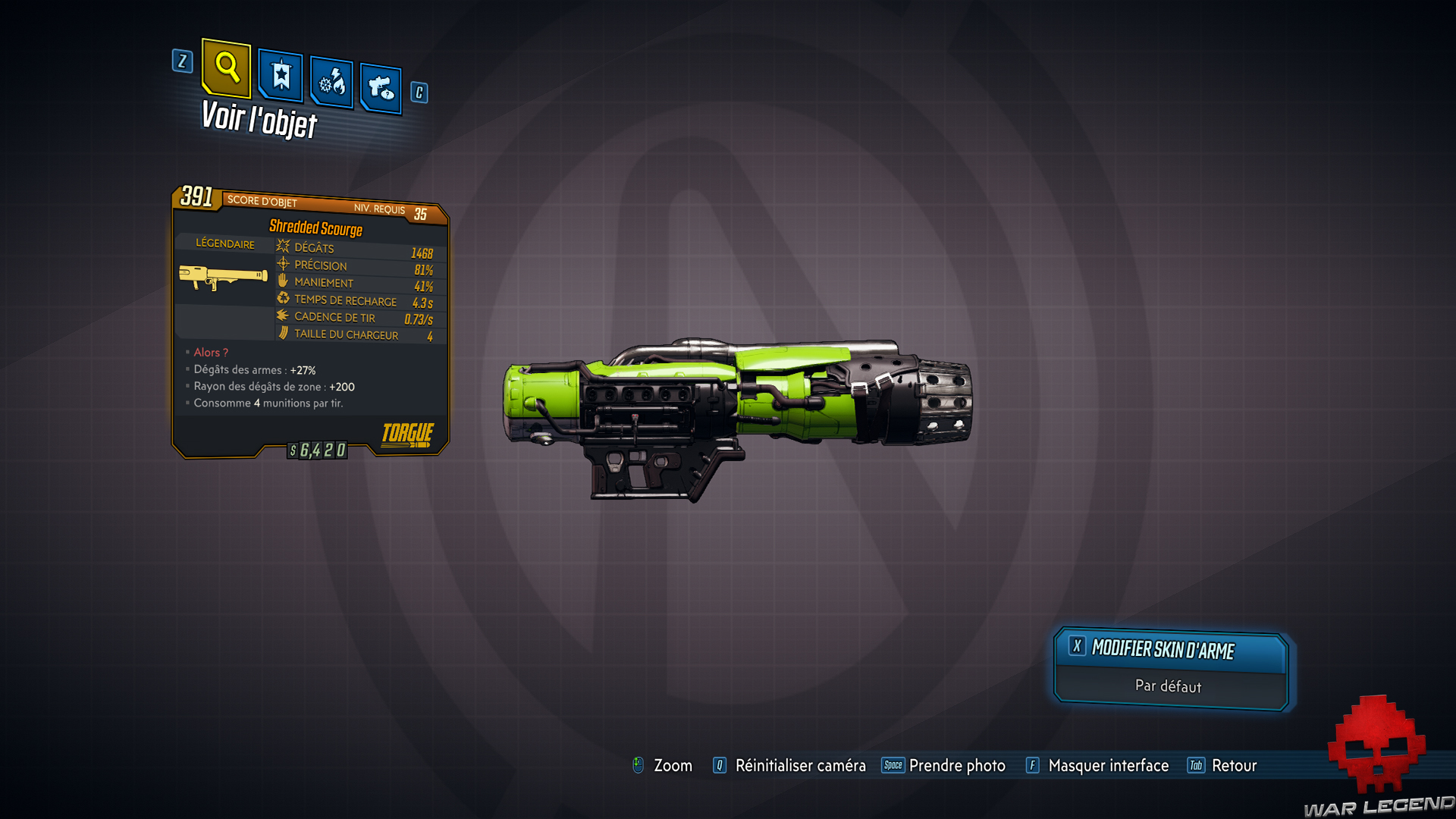Click the taille du chargeur magazine icon

coord(281,333)
